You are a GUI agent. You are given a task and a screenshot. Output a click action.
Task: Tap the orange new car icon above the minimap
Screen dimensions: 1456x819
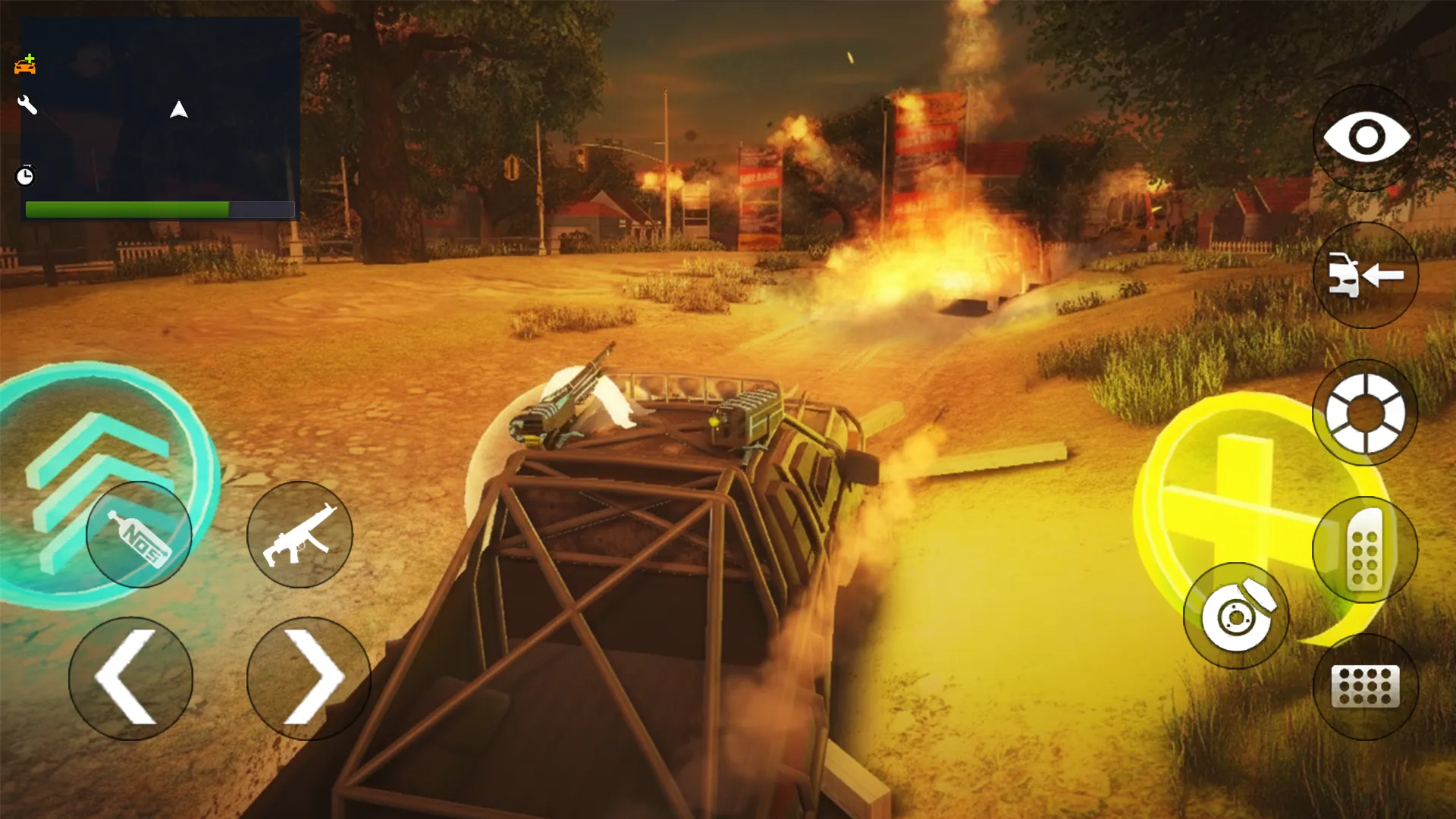[27, 64]
